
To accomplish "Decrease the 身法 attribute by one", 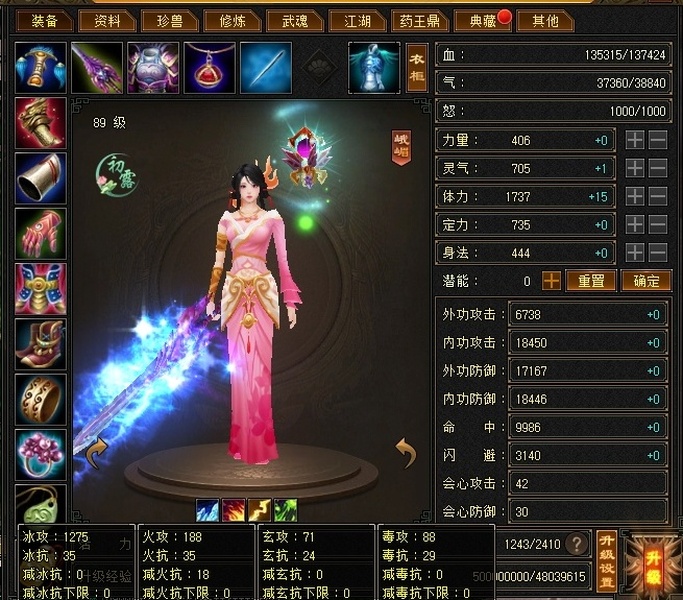I will point(658,253).
